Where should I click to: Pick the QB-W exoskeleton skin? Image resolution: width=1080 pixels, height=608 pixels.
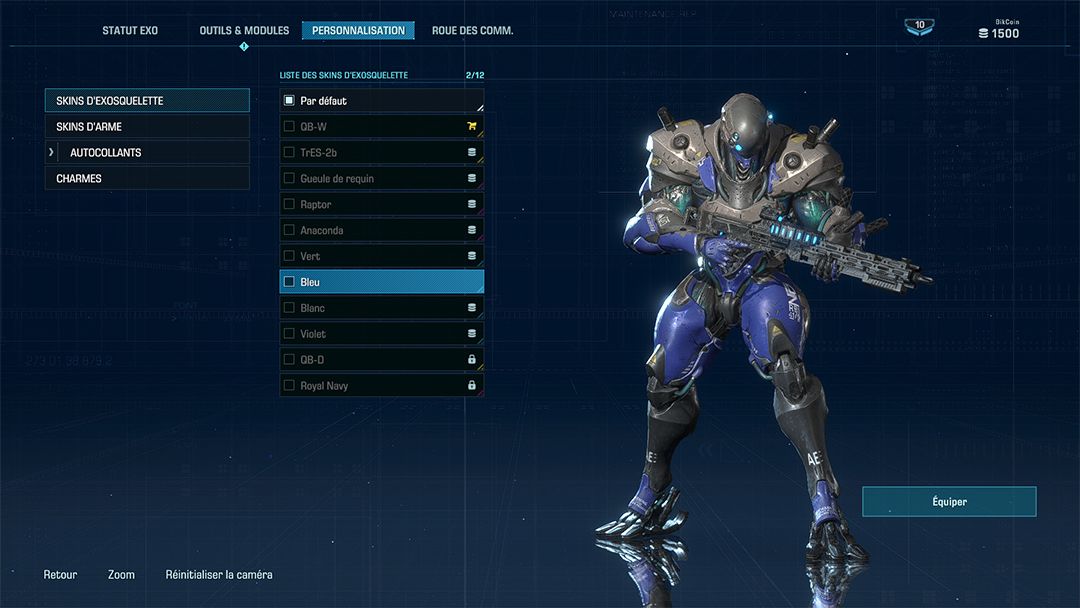pyautogui.click(x=381, y=127)
